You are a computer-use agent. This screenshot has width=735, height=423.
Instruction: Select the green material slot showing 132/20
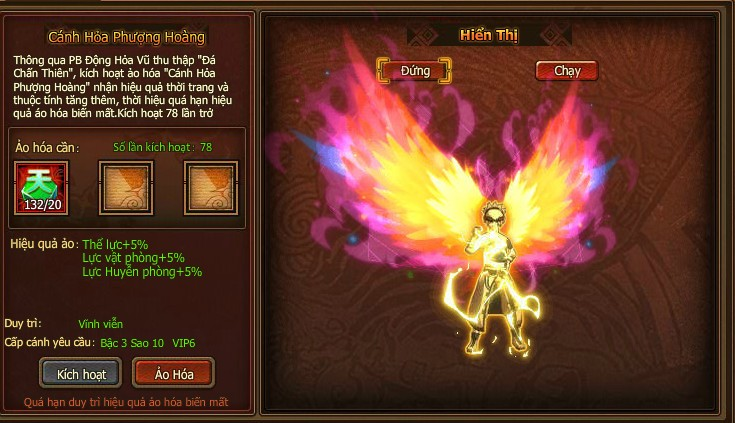pyautogui.click(x=41, y=187)
